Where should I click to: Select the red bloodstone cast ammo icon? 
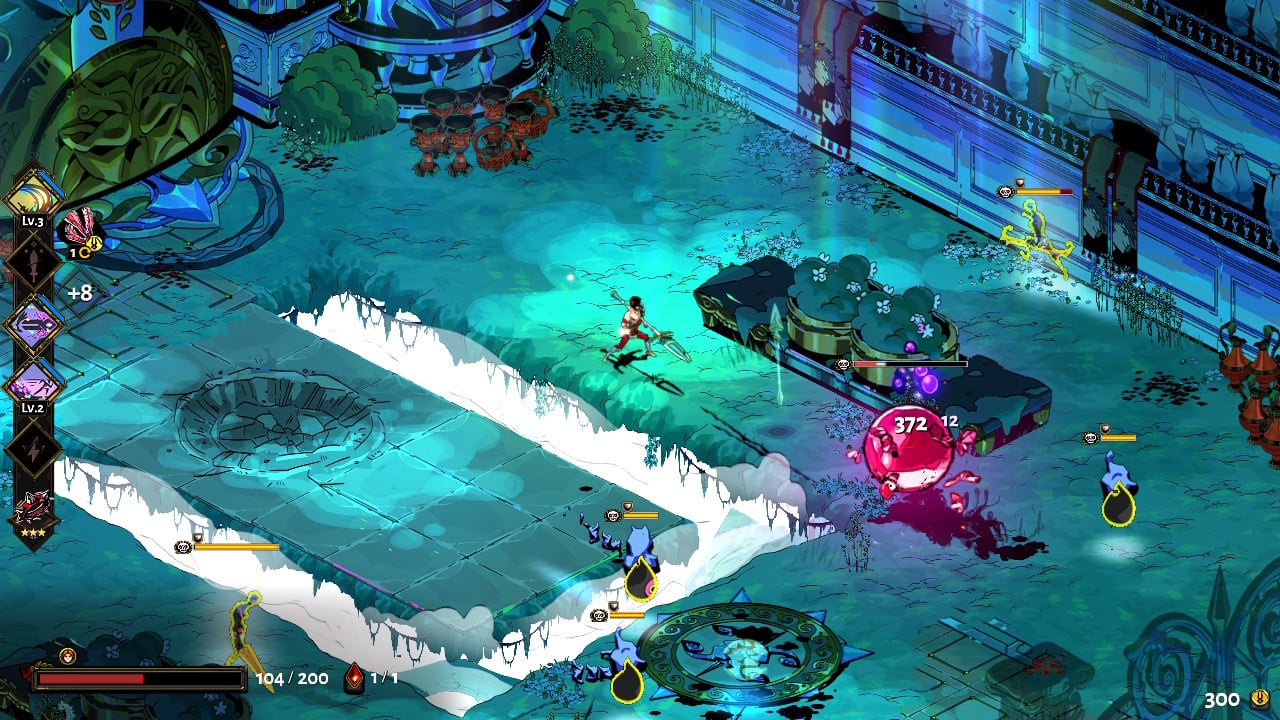tap(354, 679)
